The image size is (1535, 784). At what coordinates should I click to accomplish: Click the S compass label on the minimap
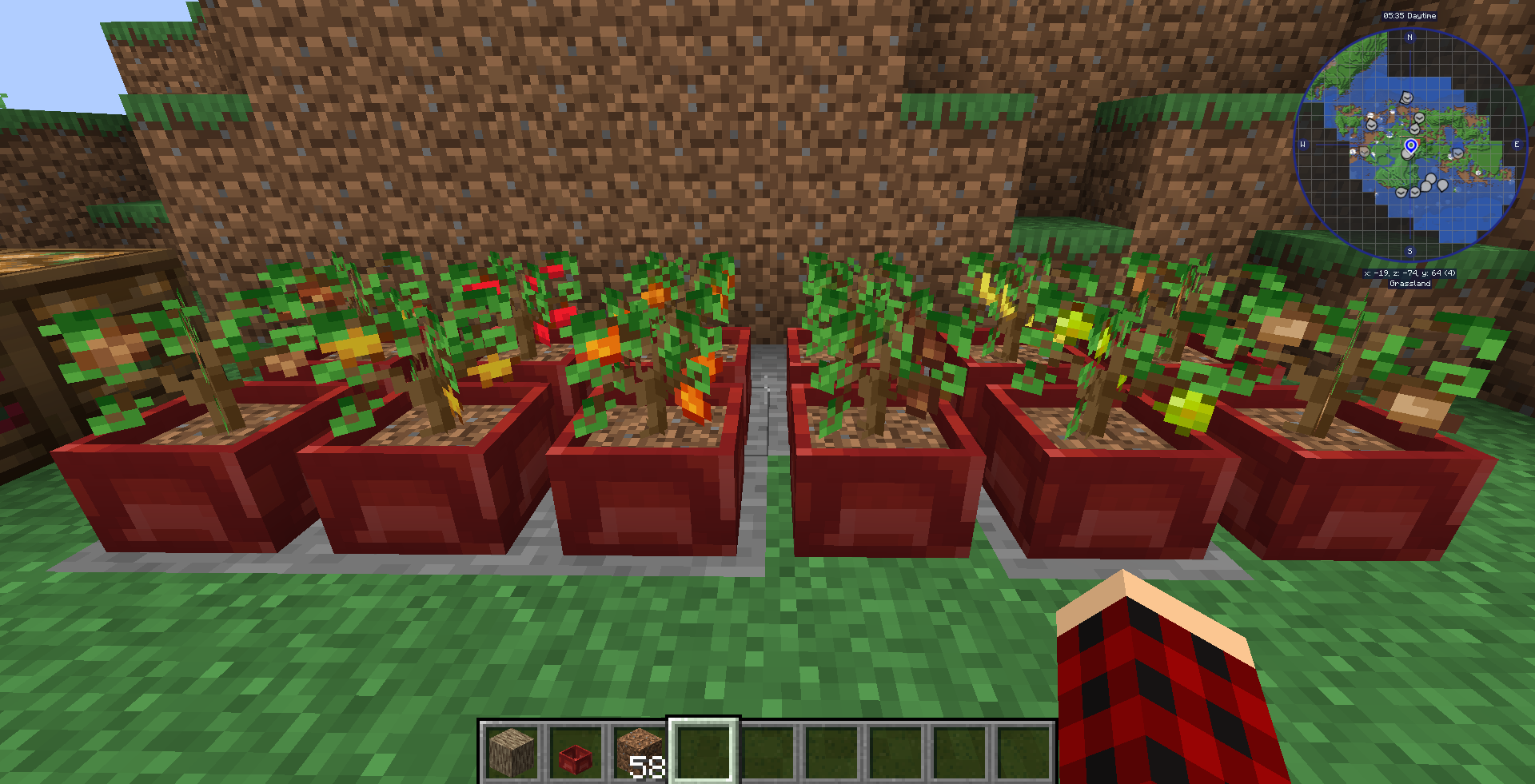coord(1409,250)
